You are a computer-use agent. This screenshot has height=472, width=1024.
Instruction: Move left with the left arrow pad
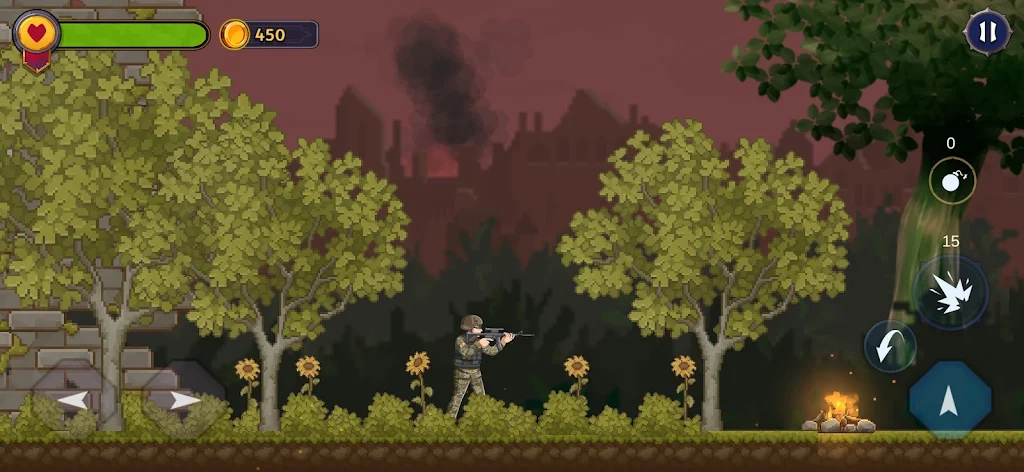(70, 400)
